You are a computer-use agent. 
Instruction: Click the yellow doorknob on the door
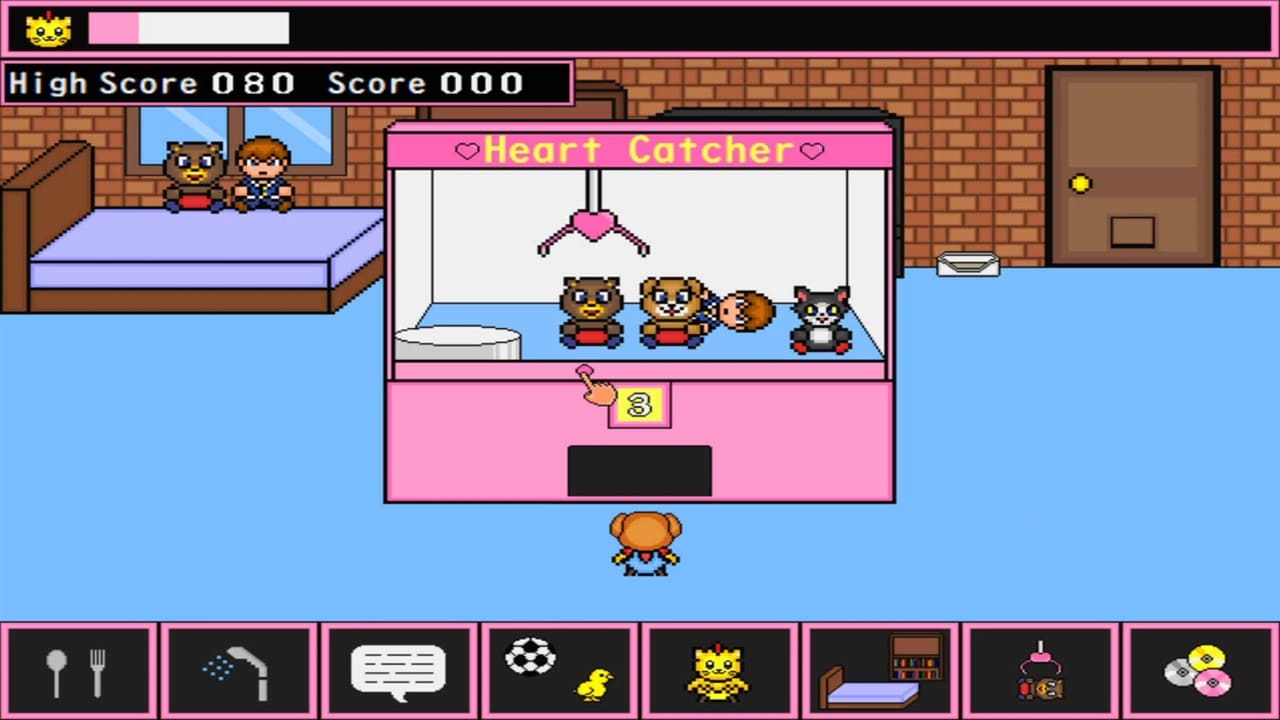pyautogui.click(x=1078, y=183)
